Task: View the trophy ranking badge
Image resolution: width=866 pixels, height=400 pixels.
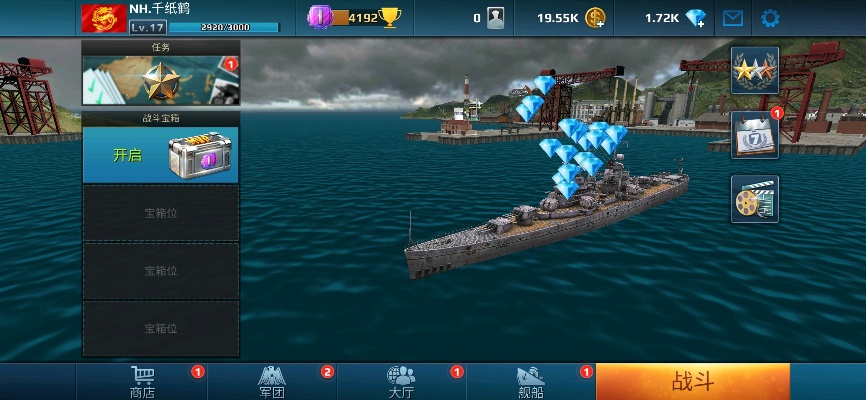Action: point(390,17)
